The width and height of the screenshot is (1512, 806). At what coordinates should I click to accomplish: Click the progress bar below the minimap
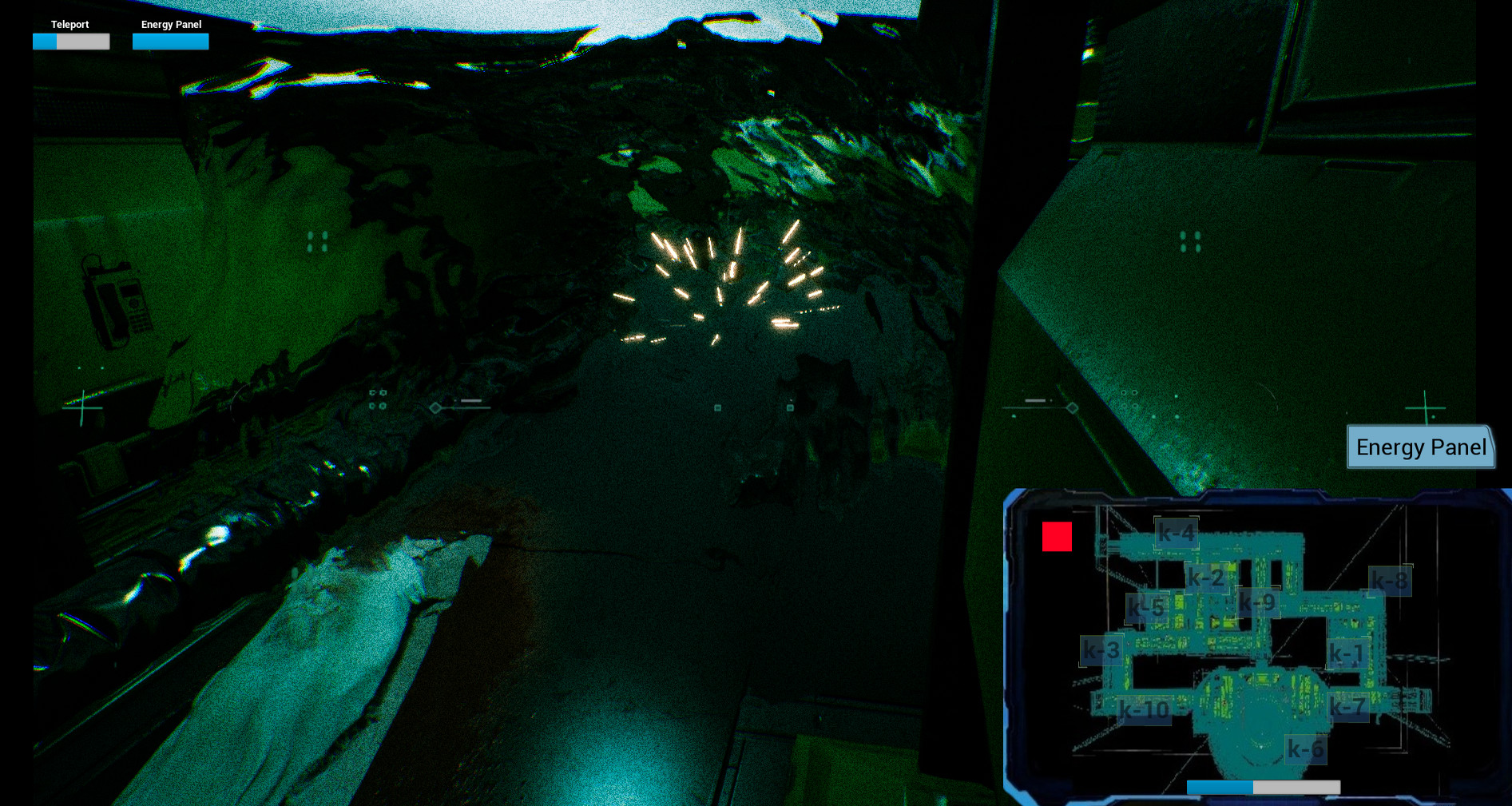pos(1264,787)
